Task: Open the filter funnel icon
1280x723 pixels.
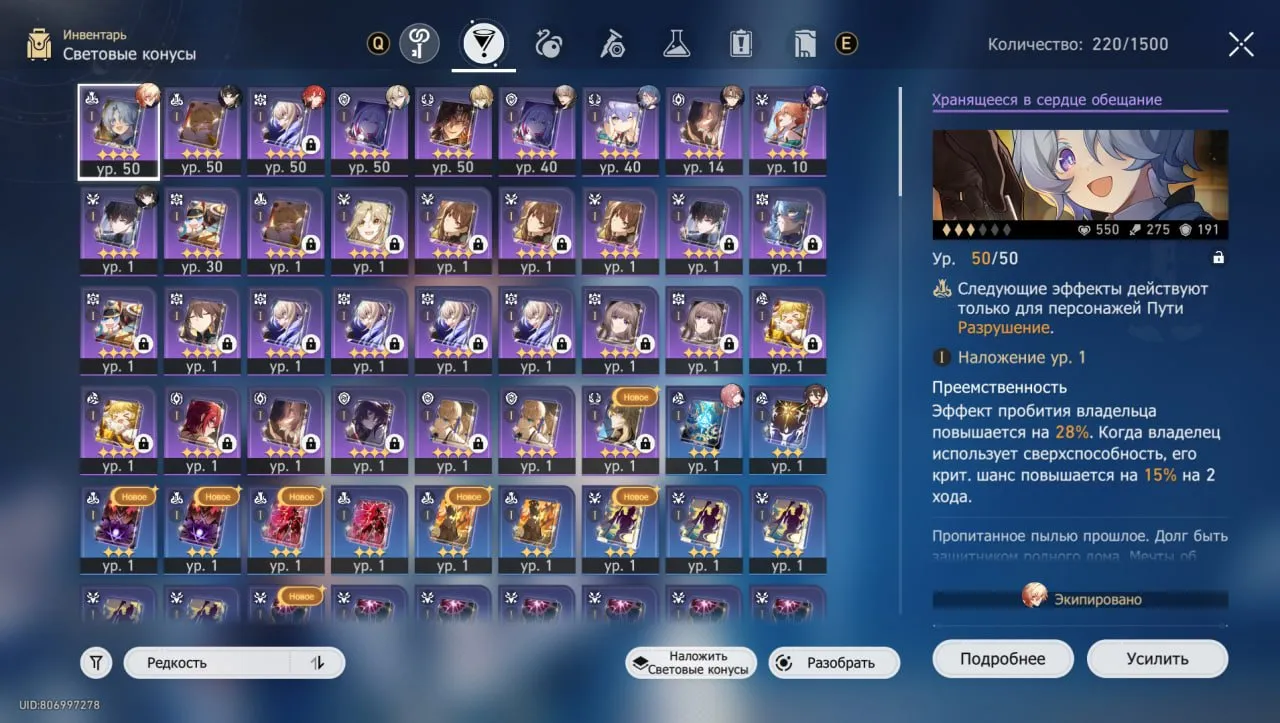Action: (96, 662)
